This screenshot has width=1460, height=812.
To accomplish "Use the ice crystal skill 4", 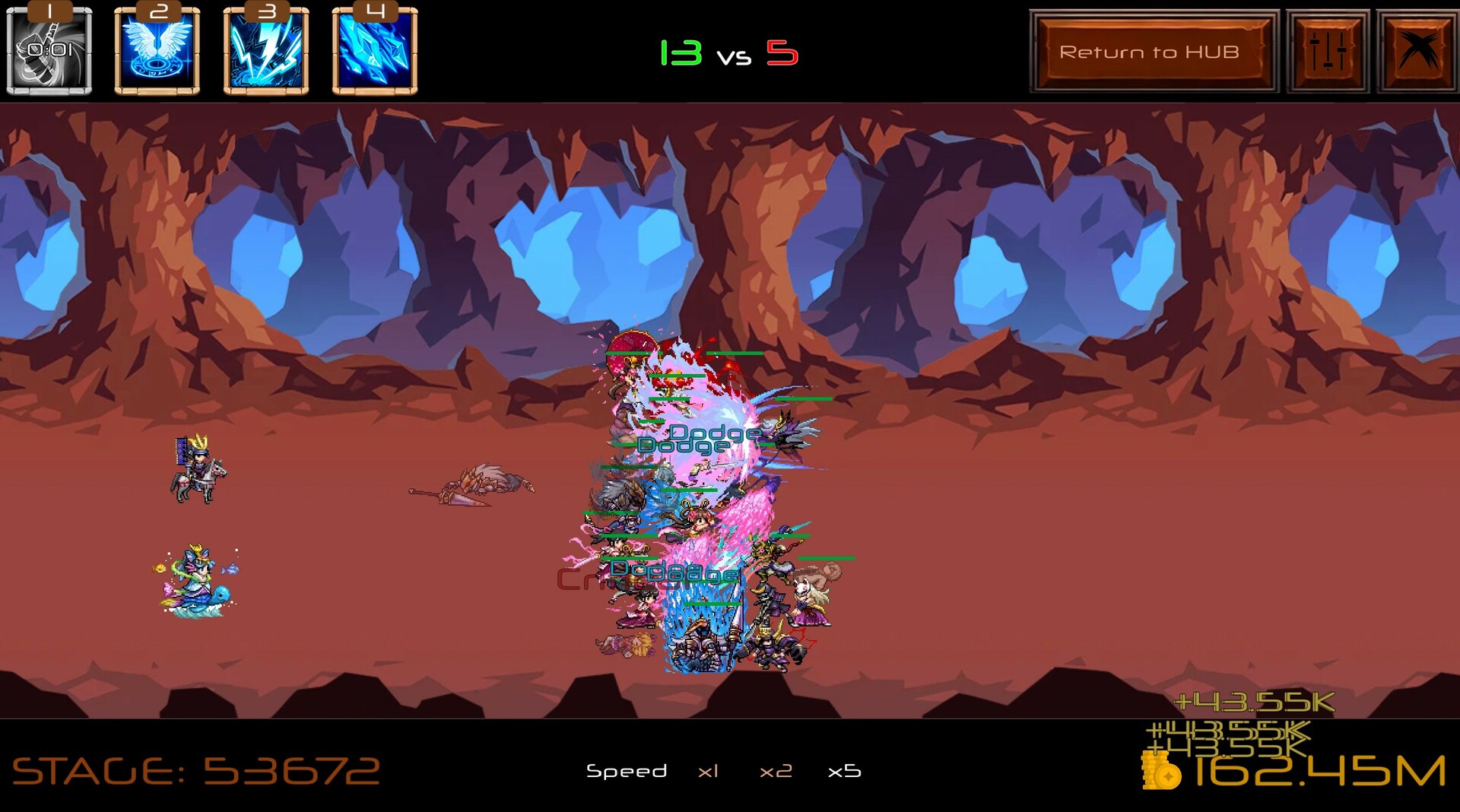I will (373, 52).
